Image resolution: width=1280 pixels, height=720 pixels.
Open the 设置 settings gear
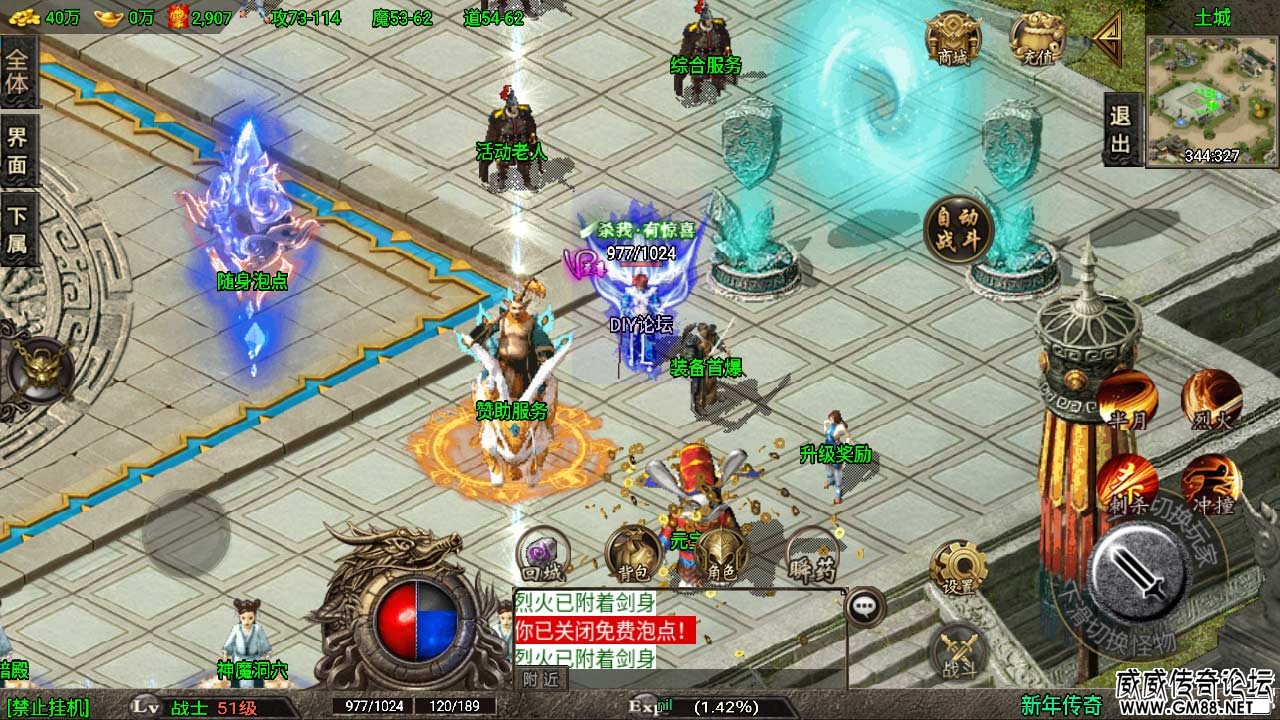[958, 568]
